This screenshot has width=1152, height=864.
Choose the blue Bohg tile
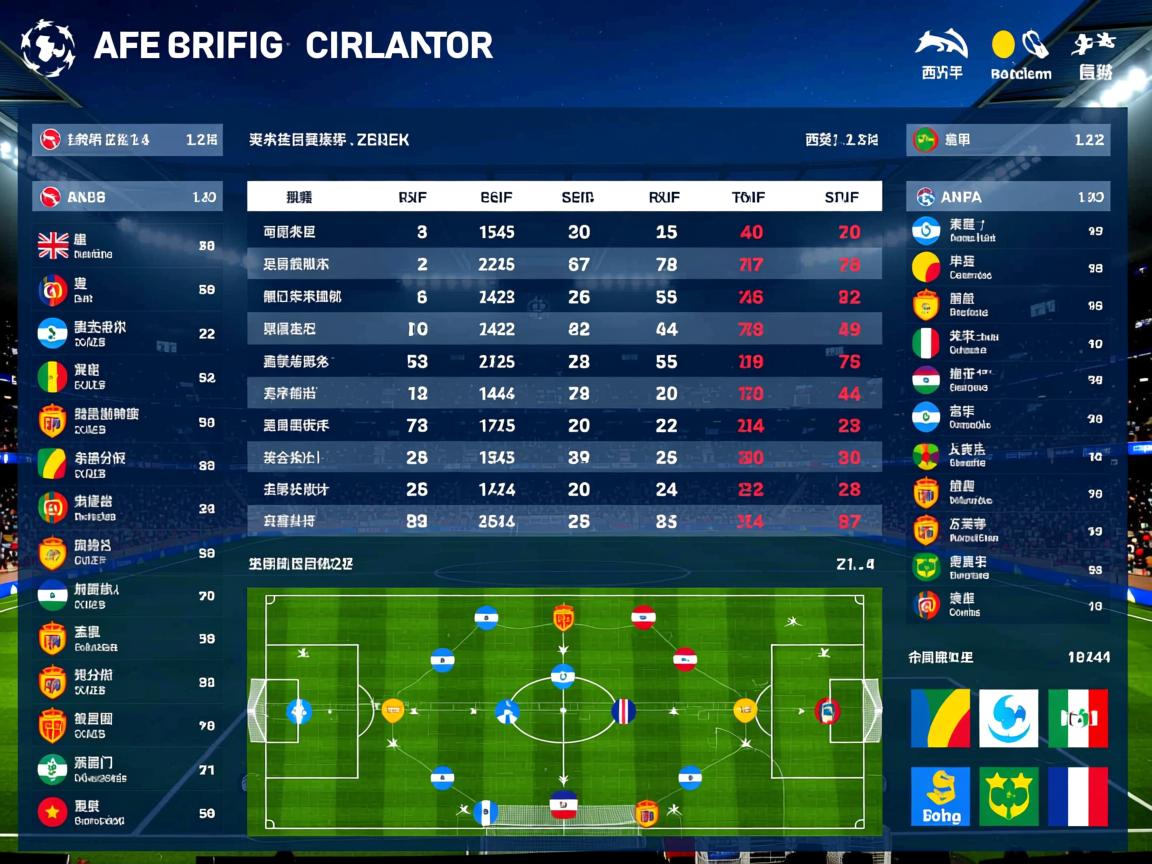(x=940, y=796)
